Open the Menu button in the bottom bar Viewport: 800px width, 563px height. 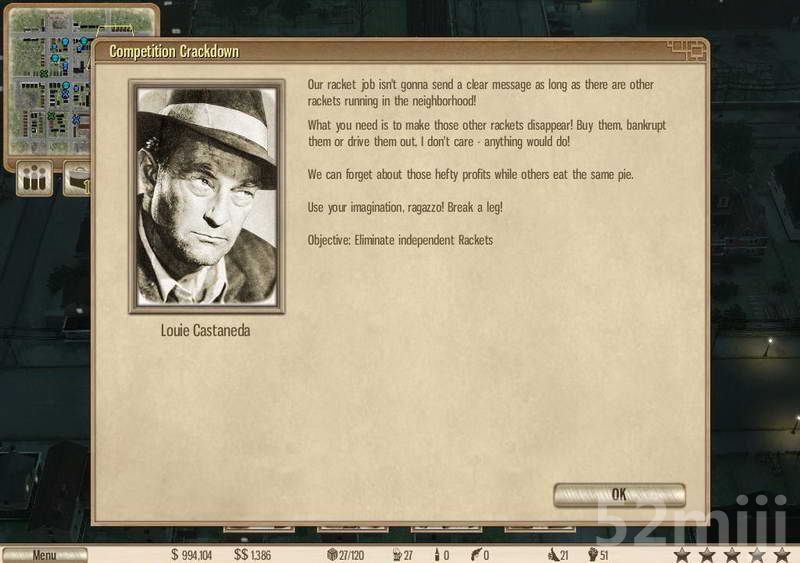click(x=44, y=555)
